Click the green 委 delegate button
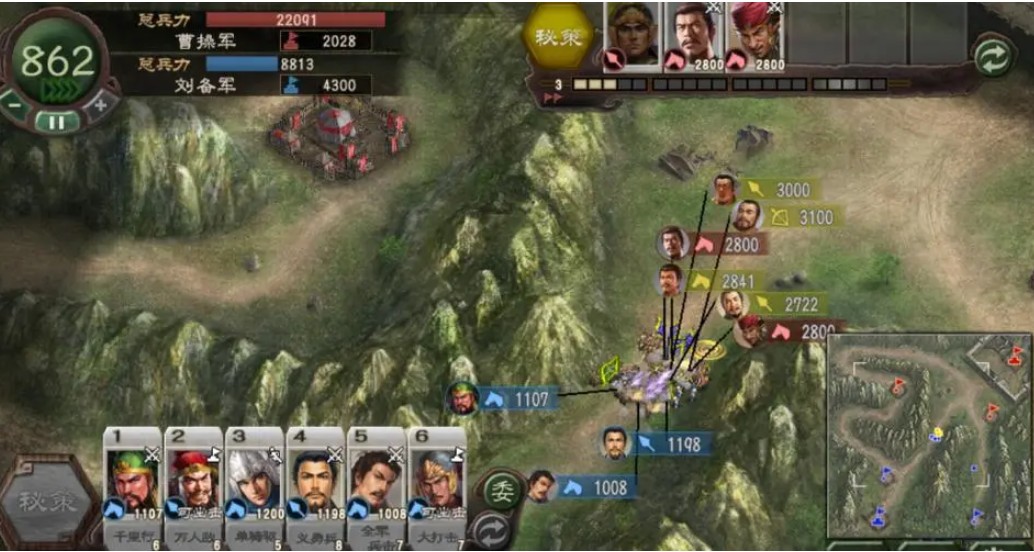Image resolution: width=1034 pixels, height=552 pixels. pyautogui.click(x=503, y=489)
